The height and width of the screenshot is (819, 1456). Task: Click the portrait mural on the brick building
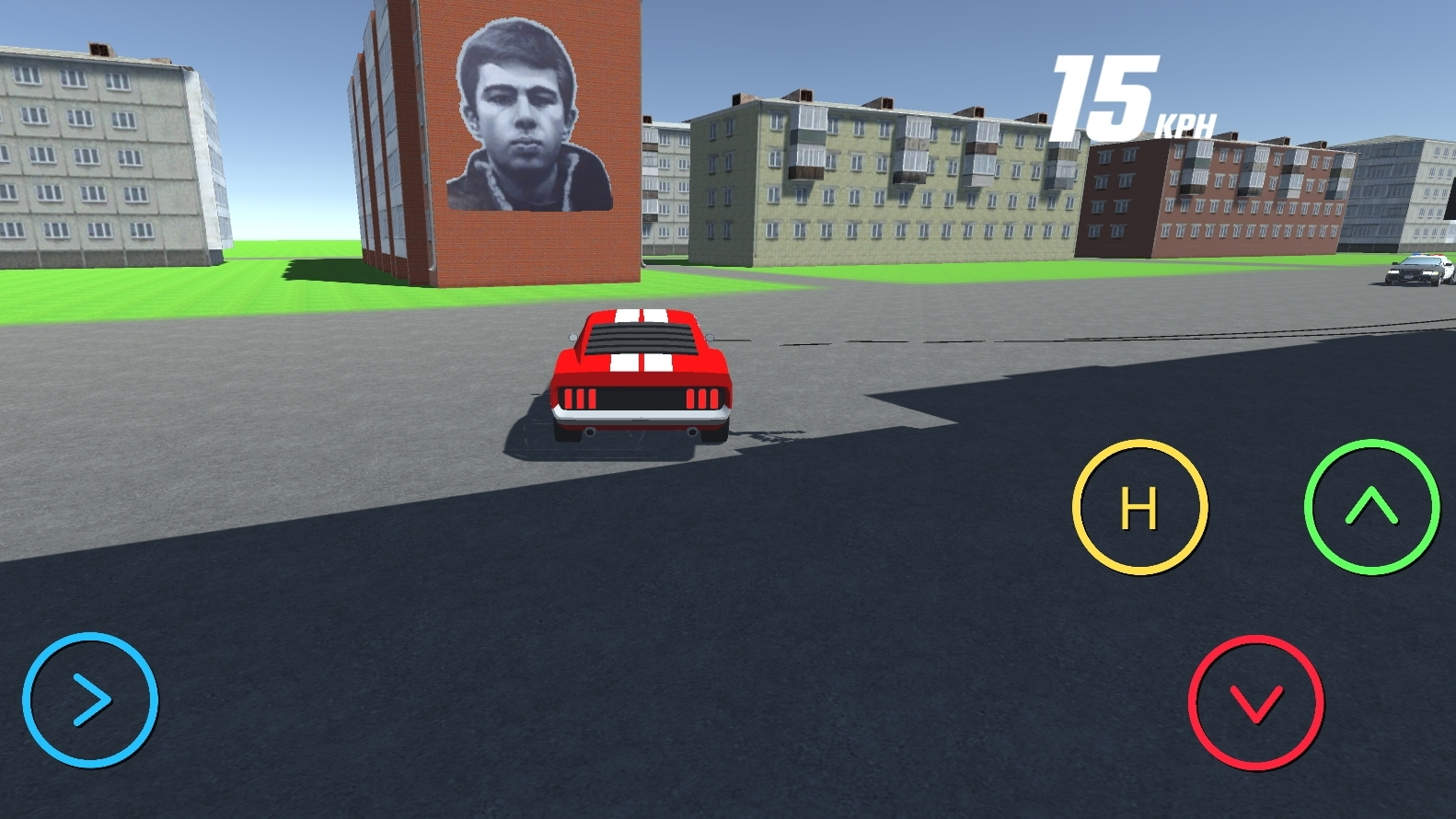pos(528,115)
